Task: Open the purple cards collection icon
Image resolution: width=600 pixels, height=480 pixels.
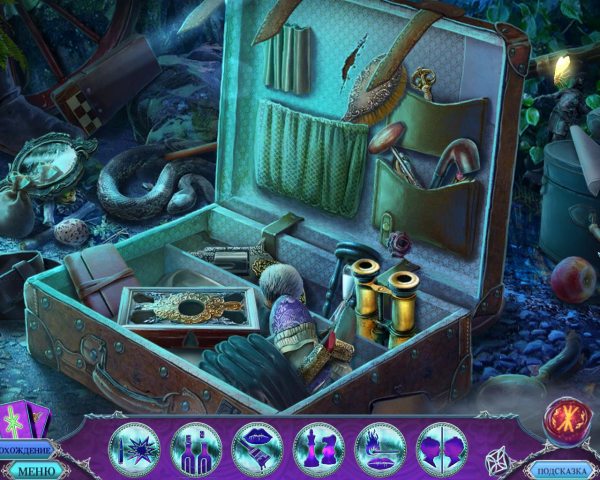Action: click(24, 420)
